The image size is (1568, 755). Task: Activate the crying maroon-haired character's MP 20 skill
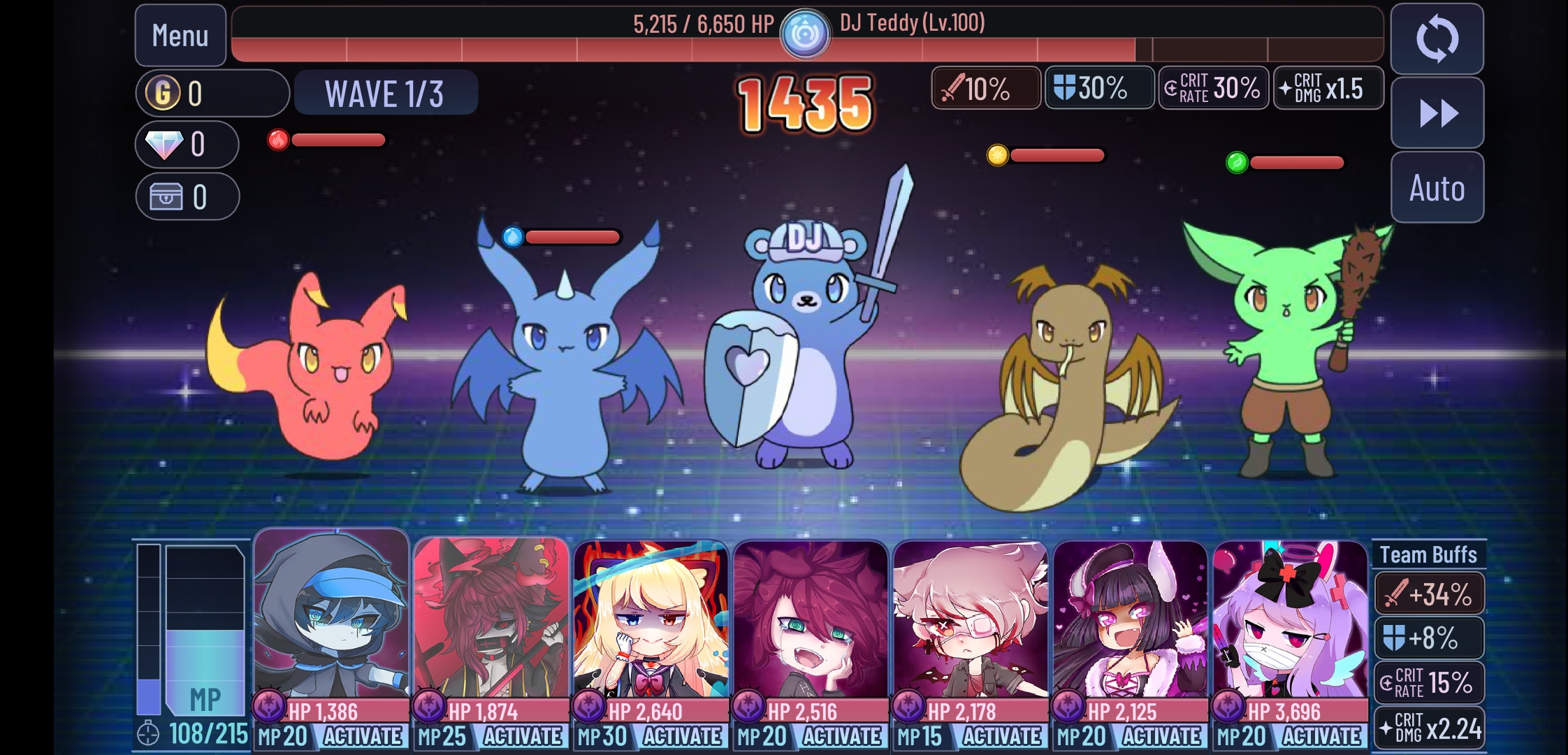(842, 736)
